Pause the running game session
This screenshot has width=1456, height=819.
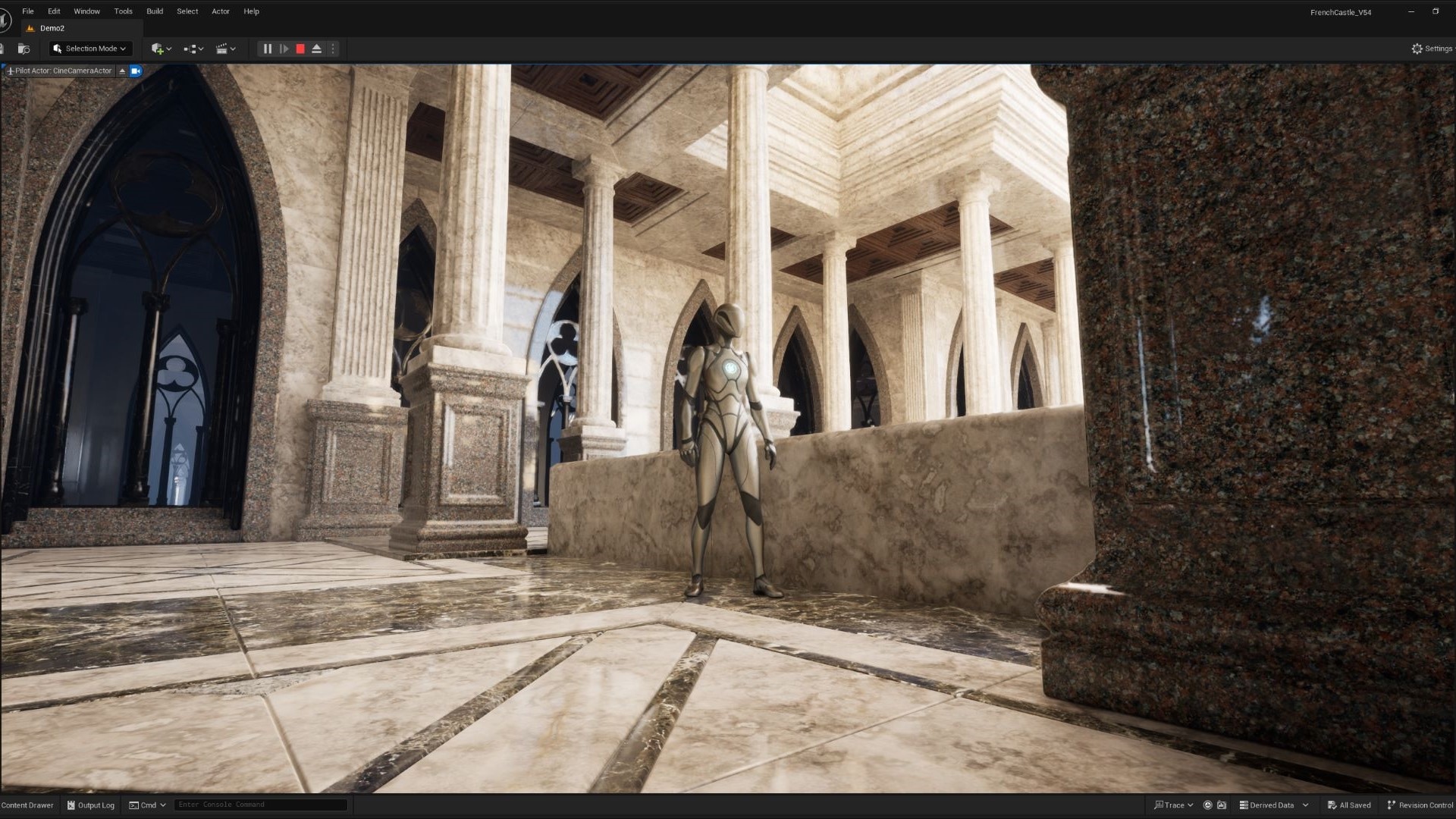point(267,49)
